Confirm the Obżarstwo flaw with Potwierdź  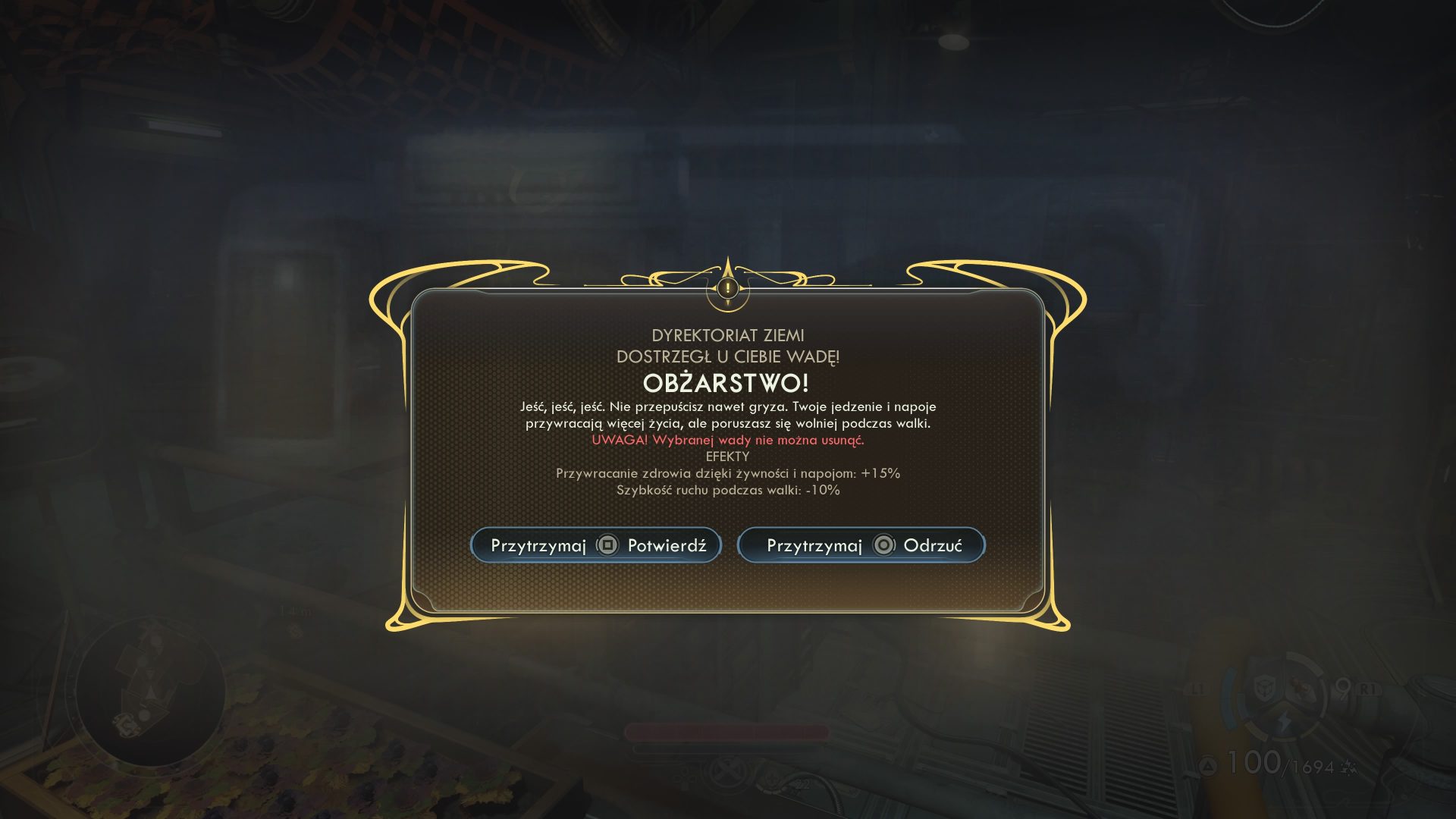(596, 545)
